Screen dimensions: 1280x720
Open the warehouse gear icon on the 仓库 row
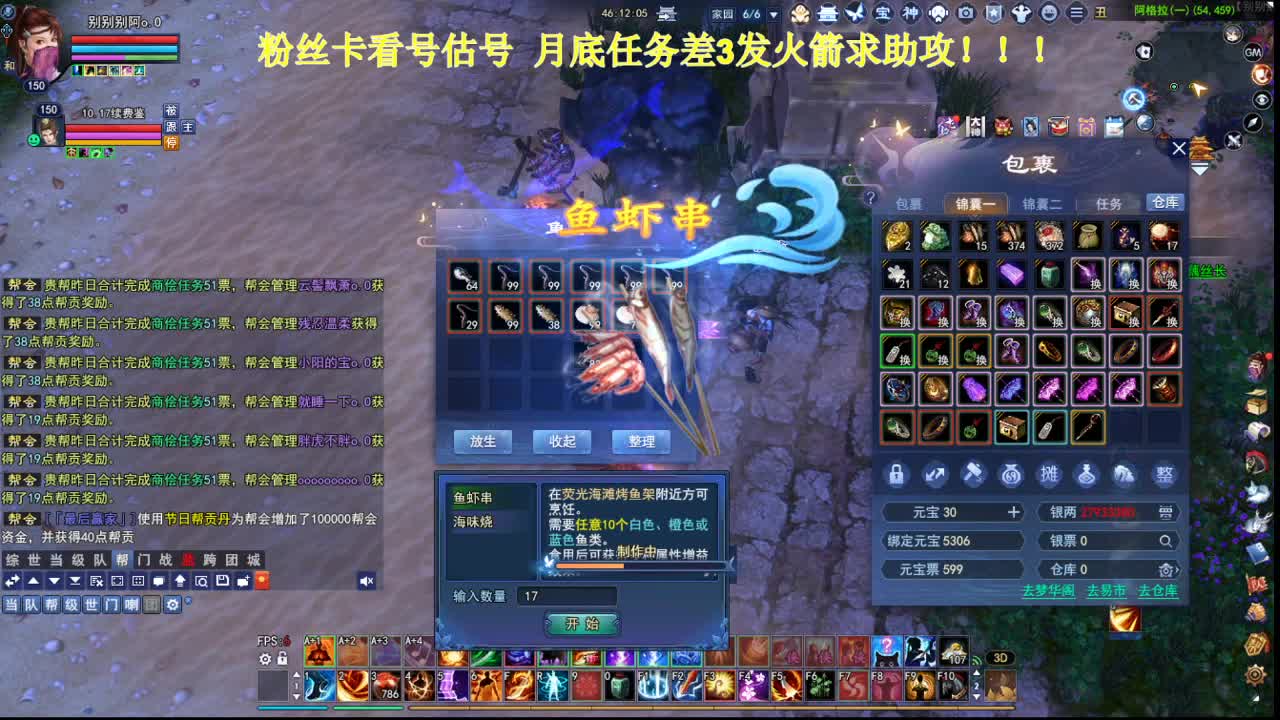click(x=1165, y=570)
